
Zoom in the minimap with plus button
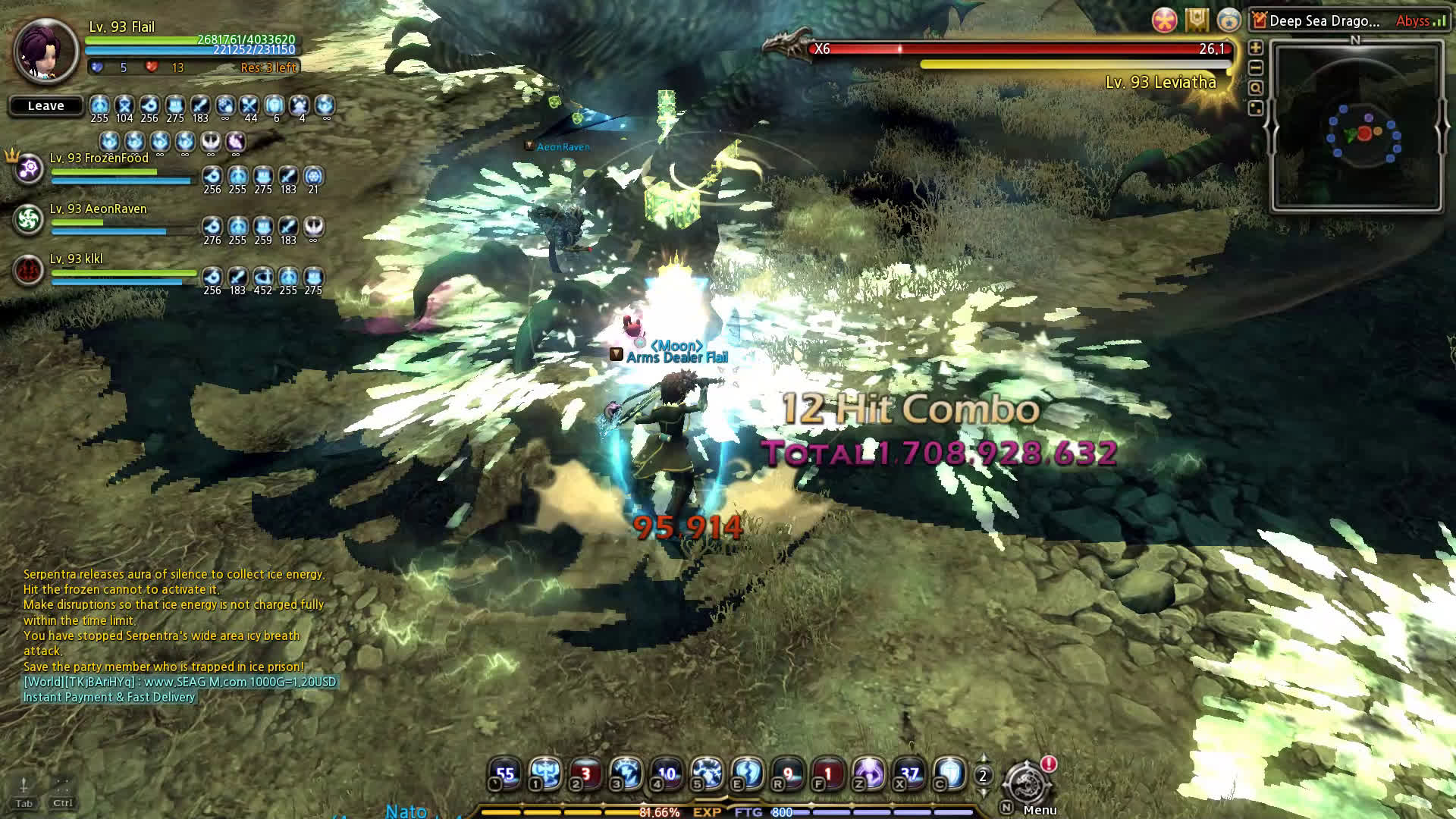[x=1256, y=47]
